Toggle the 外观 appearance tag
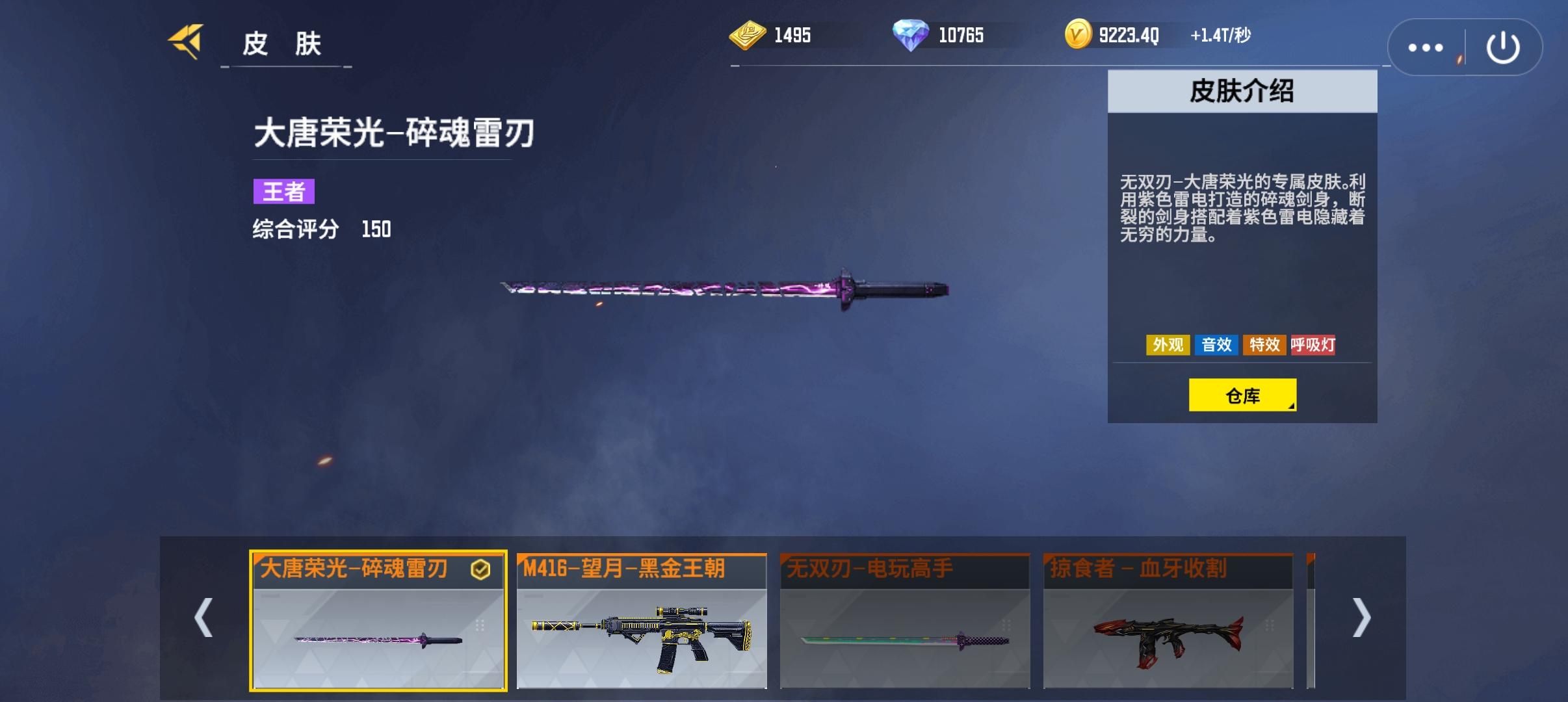 click(1168, 346)
